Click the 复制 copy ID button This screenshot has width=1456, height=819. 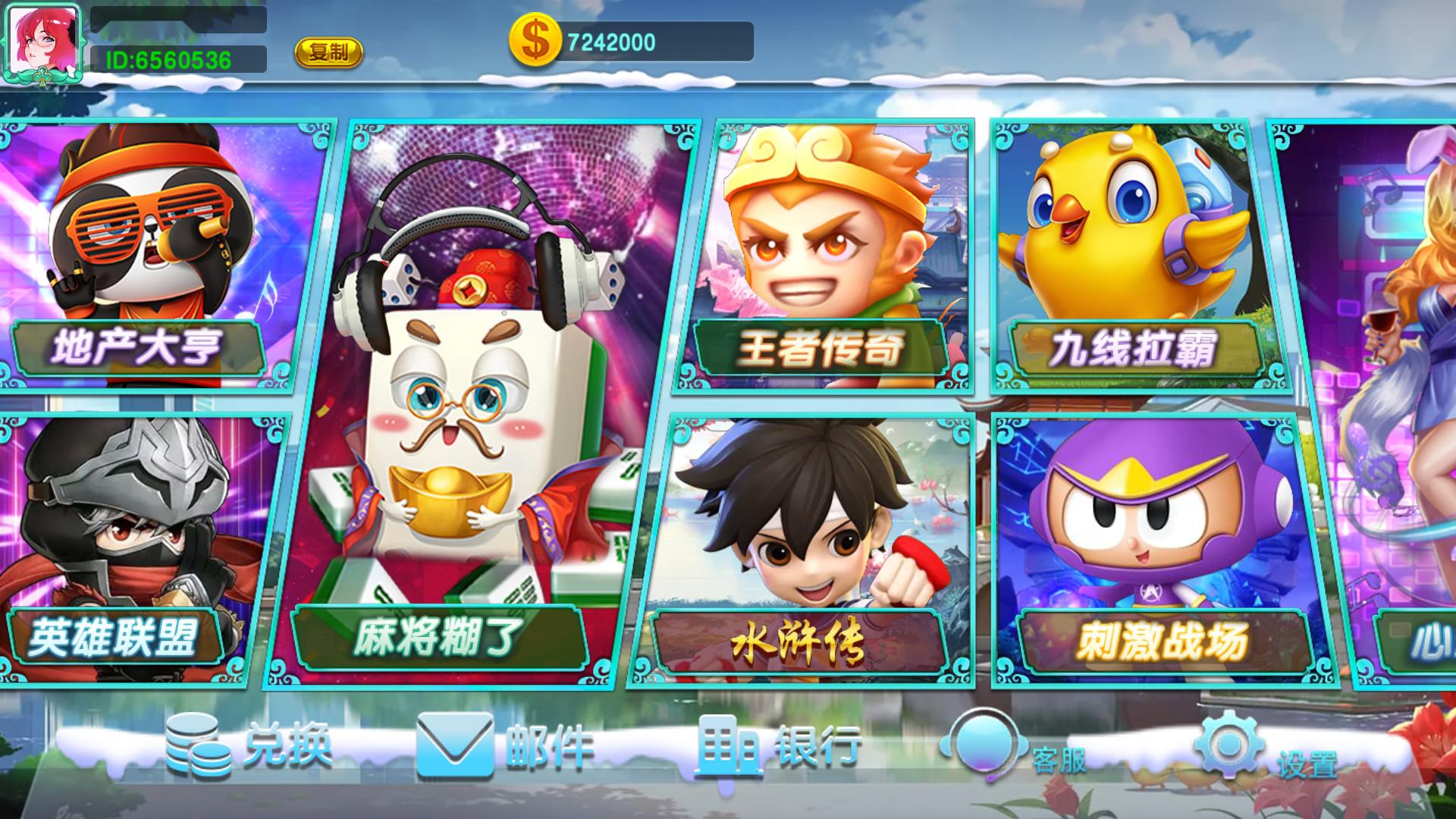[x=328, y=52]
